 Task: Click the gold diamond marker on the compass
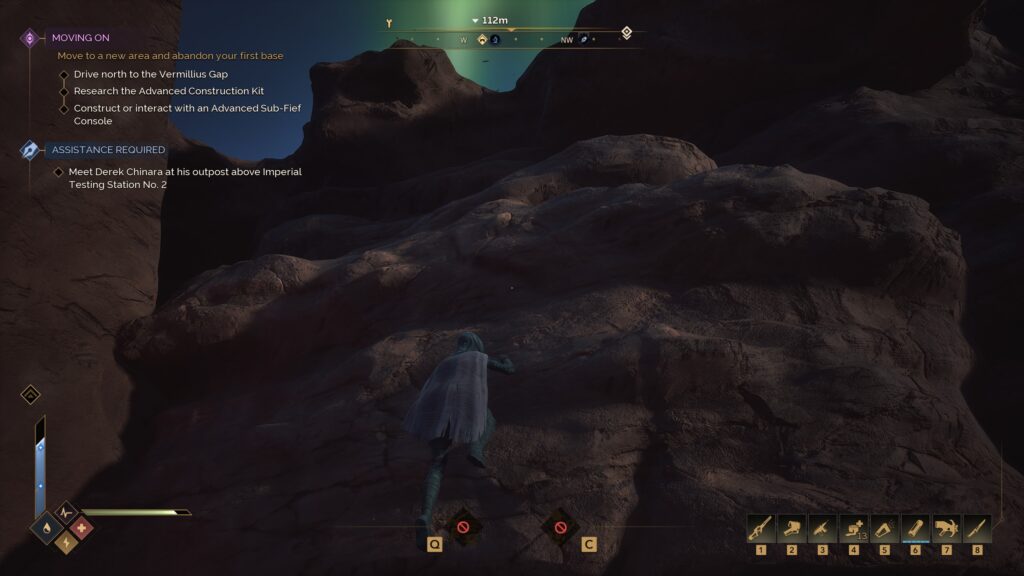tap(482, 40)
